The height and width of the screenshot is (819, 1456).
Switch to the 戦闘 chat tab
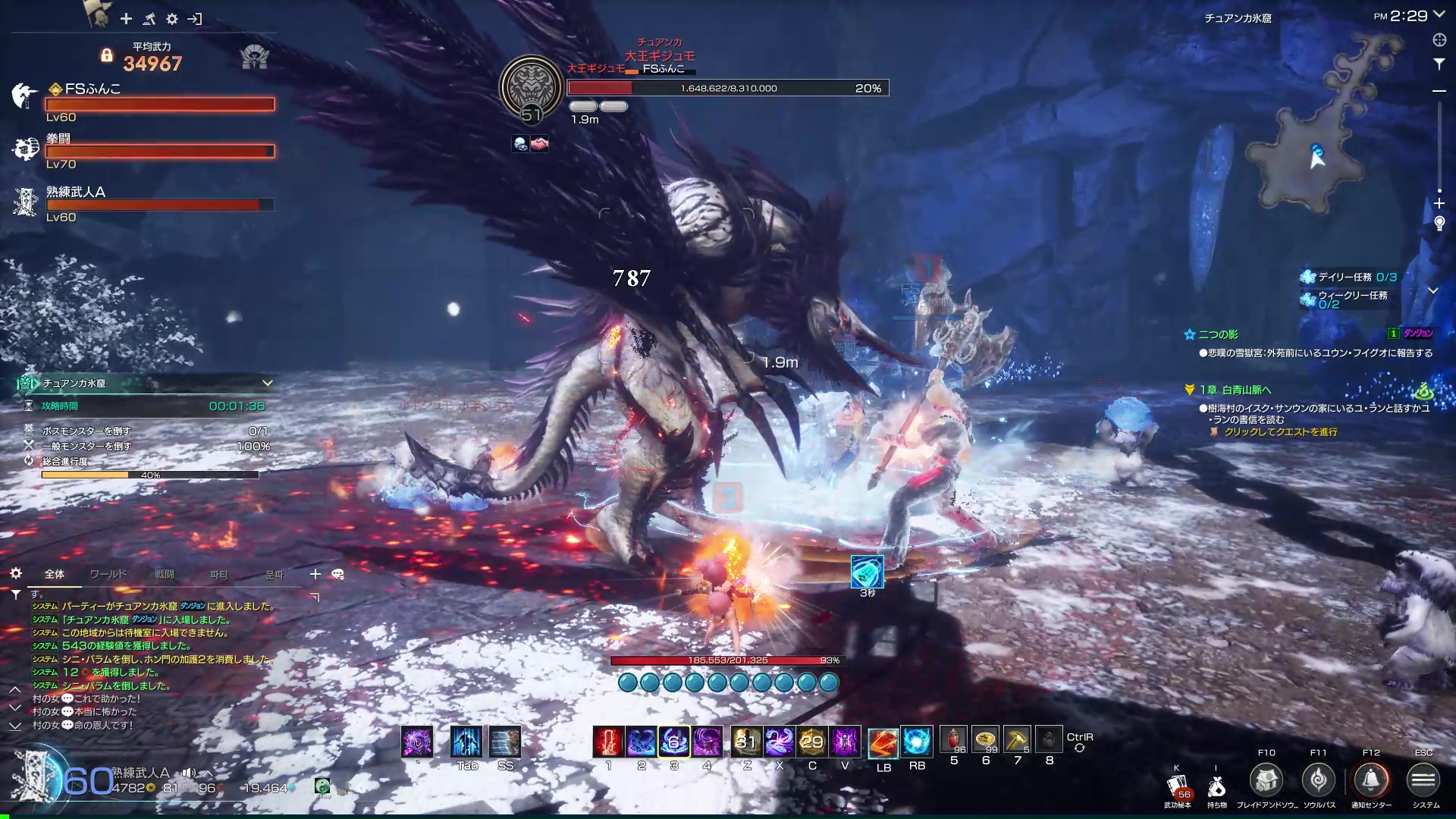(x=165, y=574)
